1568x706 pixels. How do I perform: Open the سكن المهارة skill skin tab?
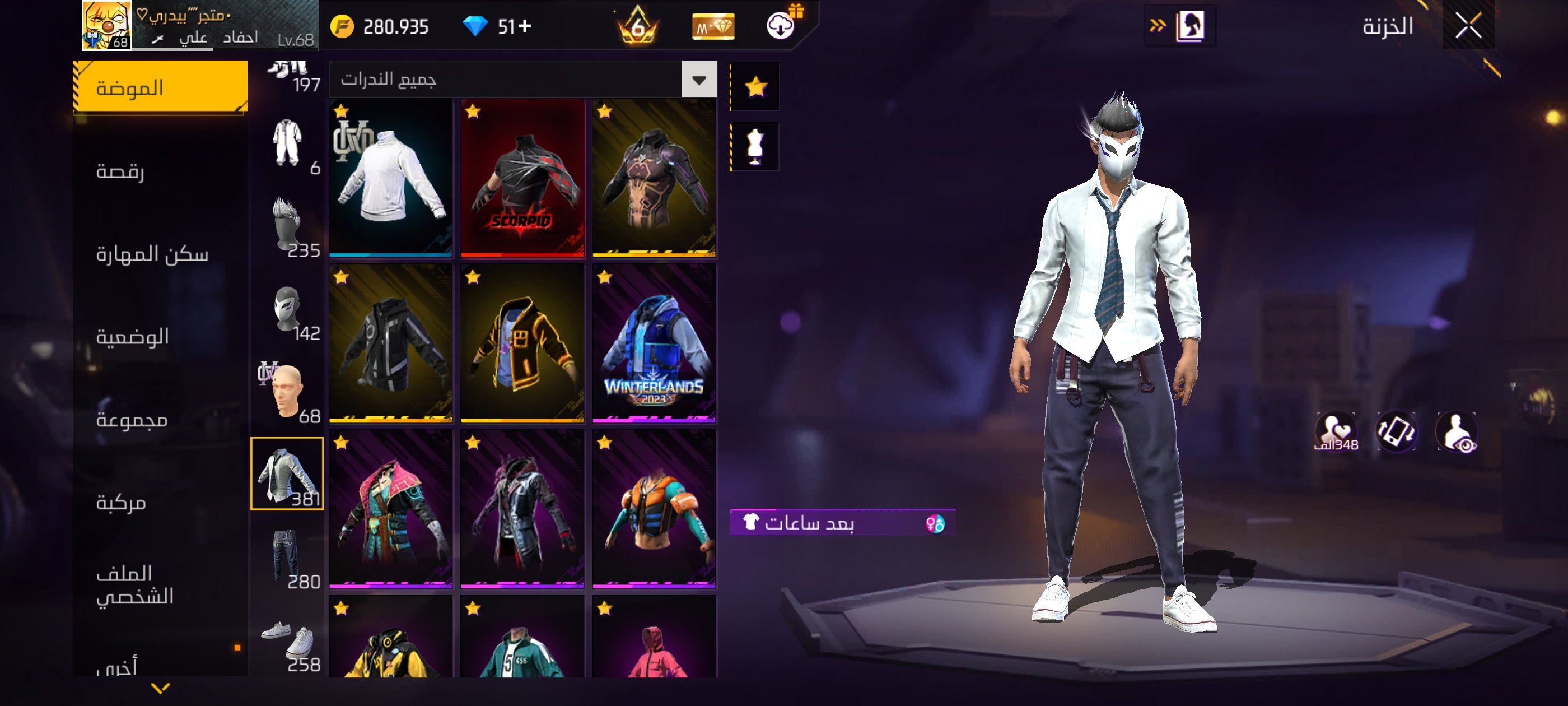point(152,253)
